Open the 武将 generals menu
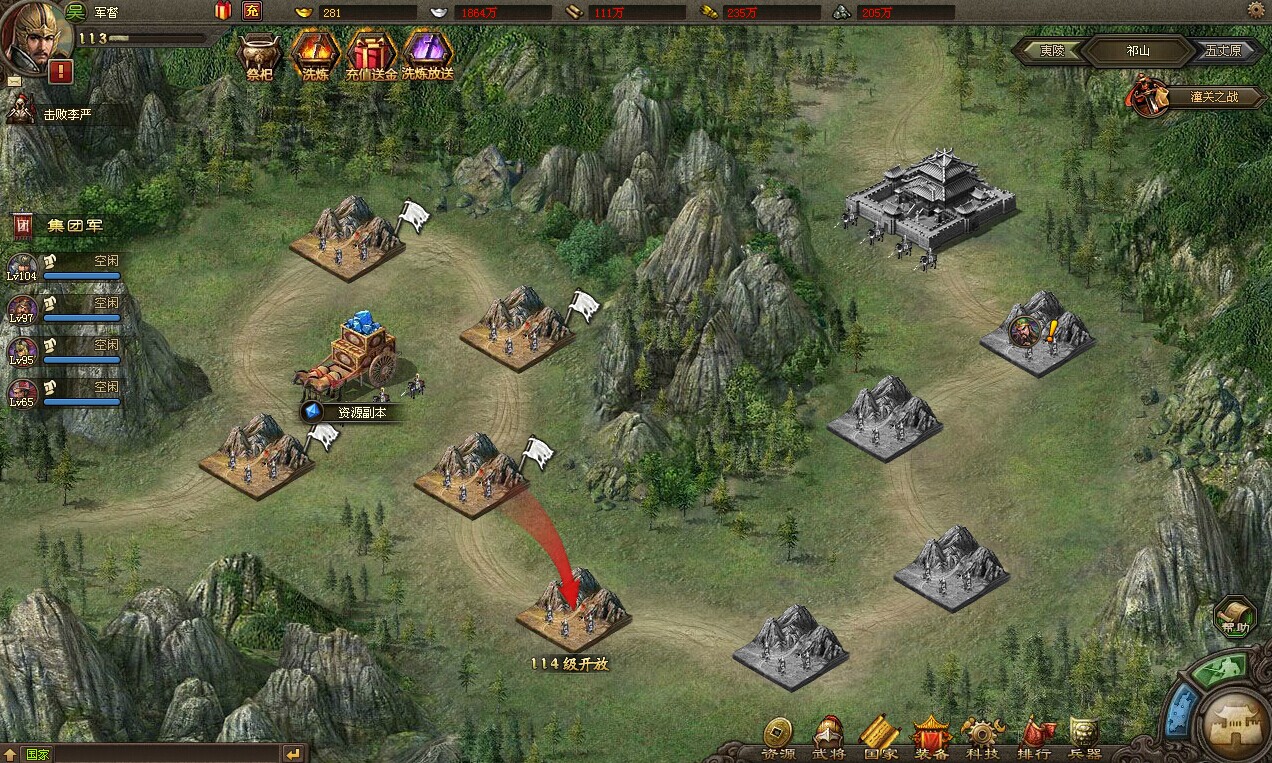This screenshot has height=763, width=1272. click(829, 738)
